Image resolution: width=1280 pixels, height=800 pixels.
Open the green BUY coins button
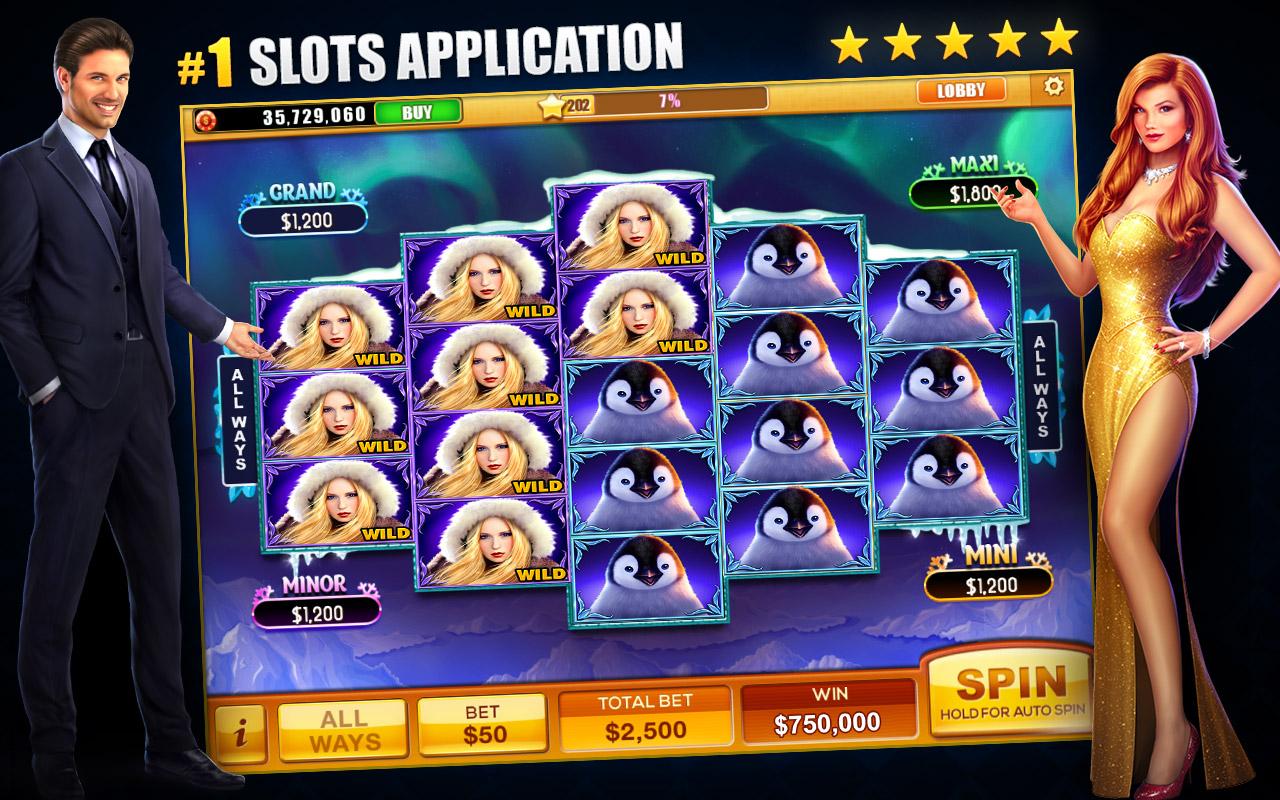click(417, 112)
